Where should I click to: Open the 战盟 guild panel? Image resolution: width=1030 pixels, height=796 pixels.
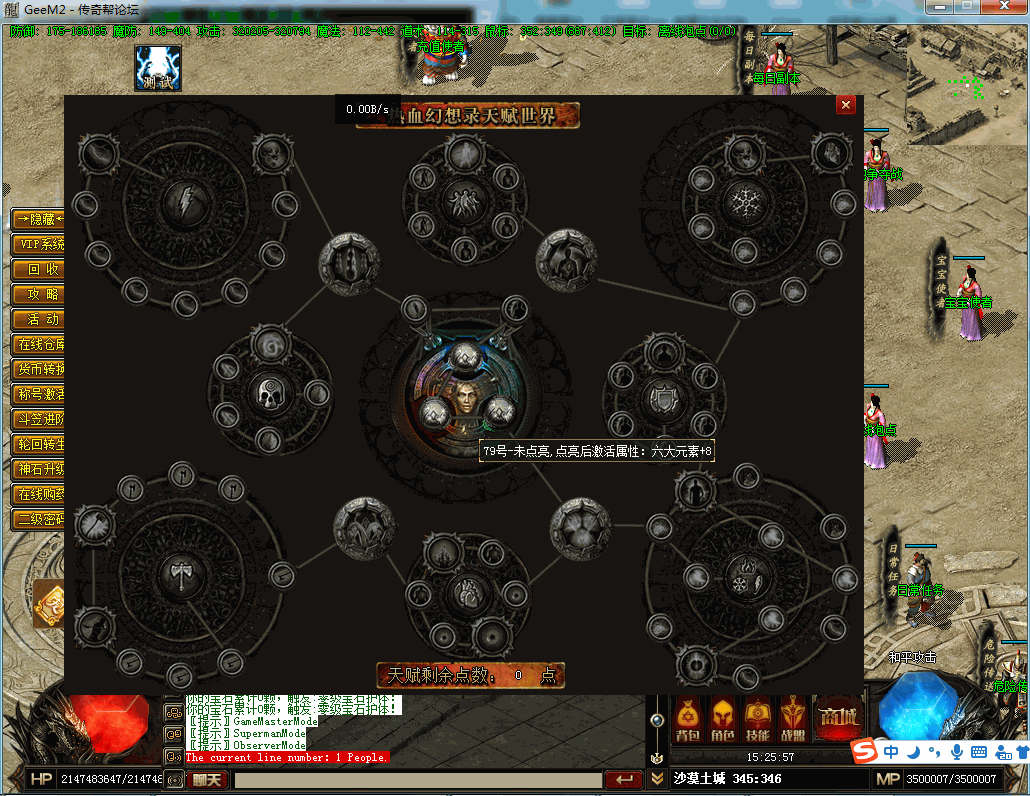click(x=792, y=720)
